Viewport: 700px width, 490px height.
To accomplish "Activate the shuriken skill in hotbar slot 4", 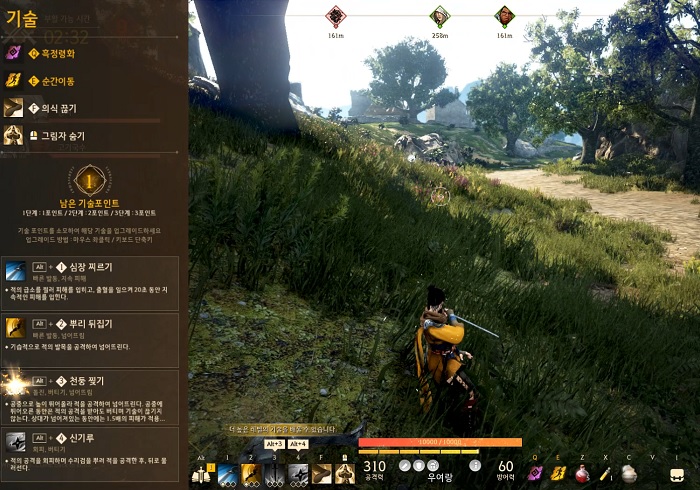I will (x=298, y=474).
